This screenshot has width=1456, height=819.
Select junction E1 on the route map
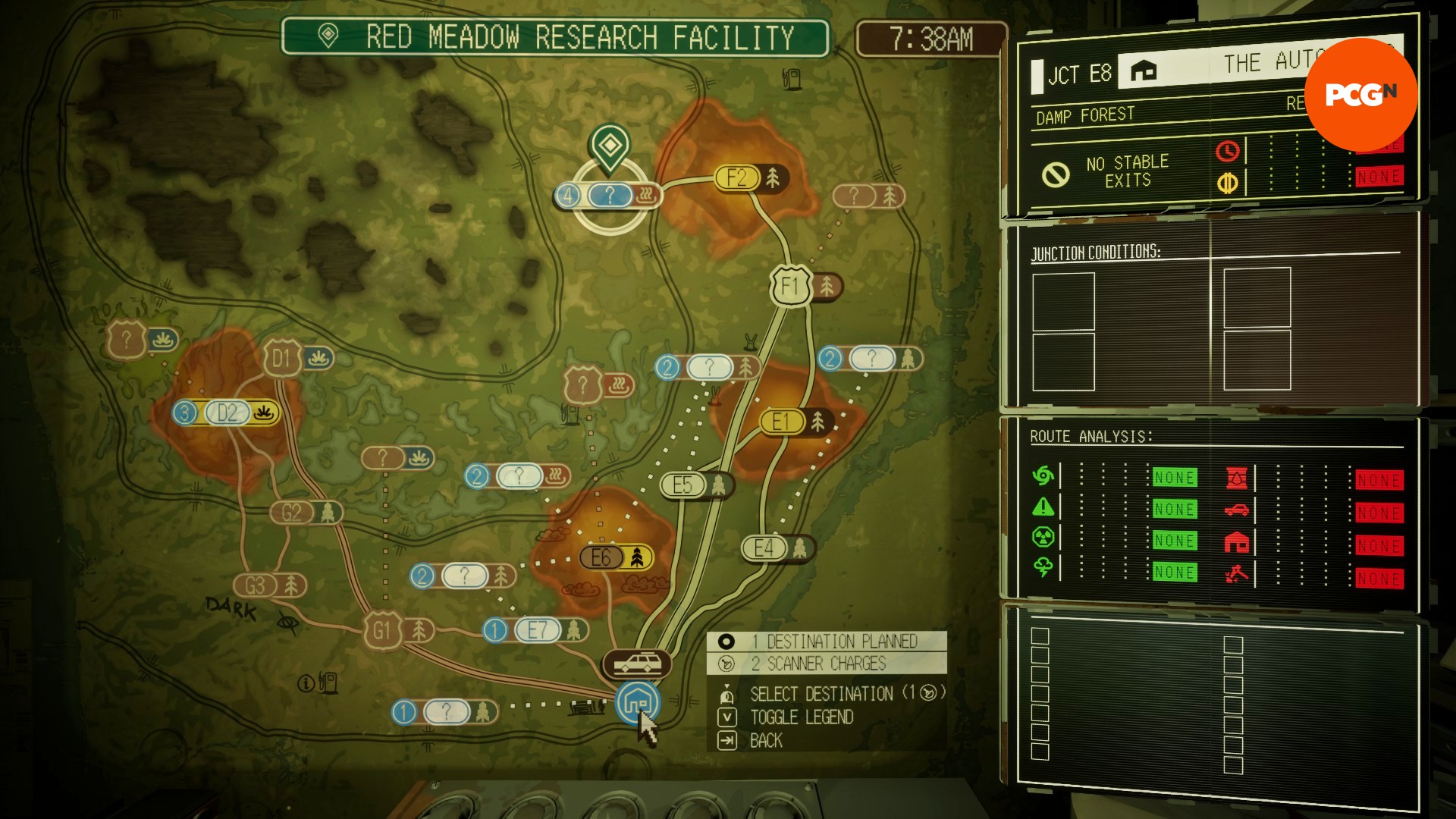click(781, 422)
